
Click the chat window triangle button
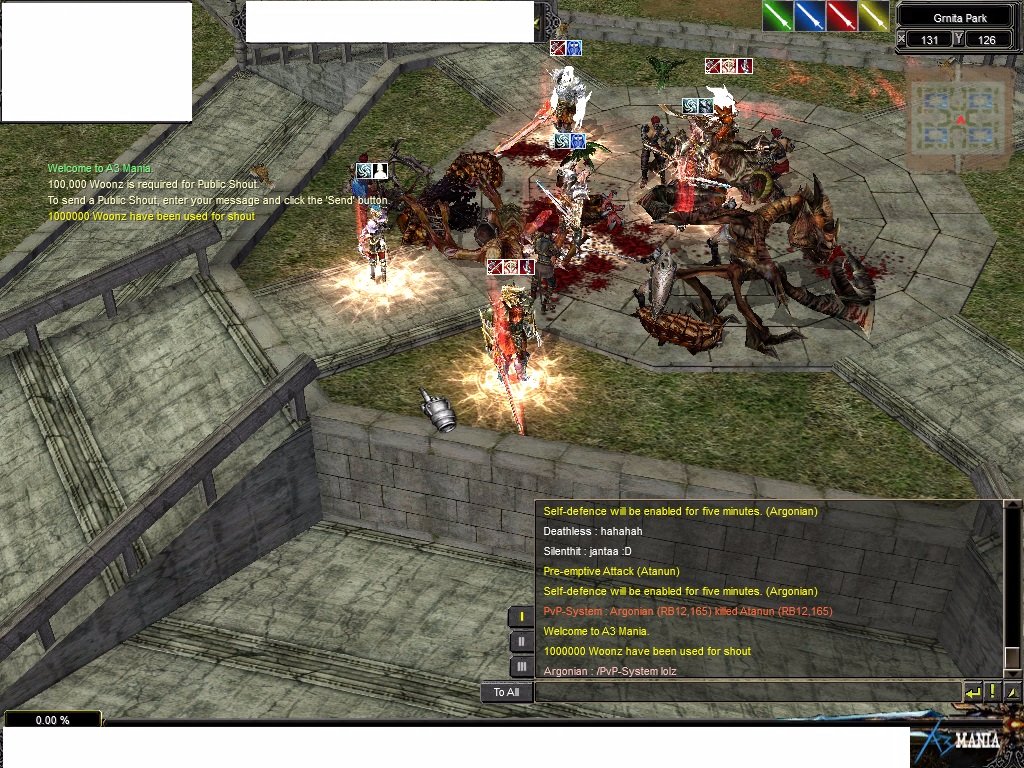(1013, 692)
